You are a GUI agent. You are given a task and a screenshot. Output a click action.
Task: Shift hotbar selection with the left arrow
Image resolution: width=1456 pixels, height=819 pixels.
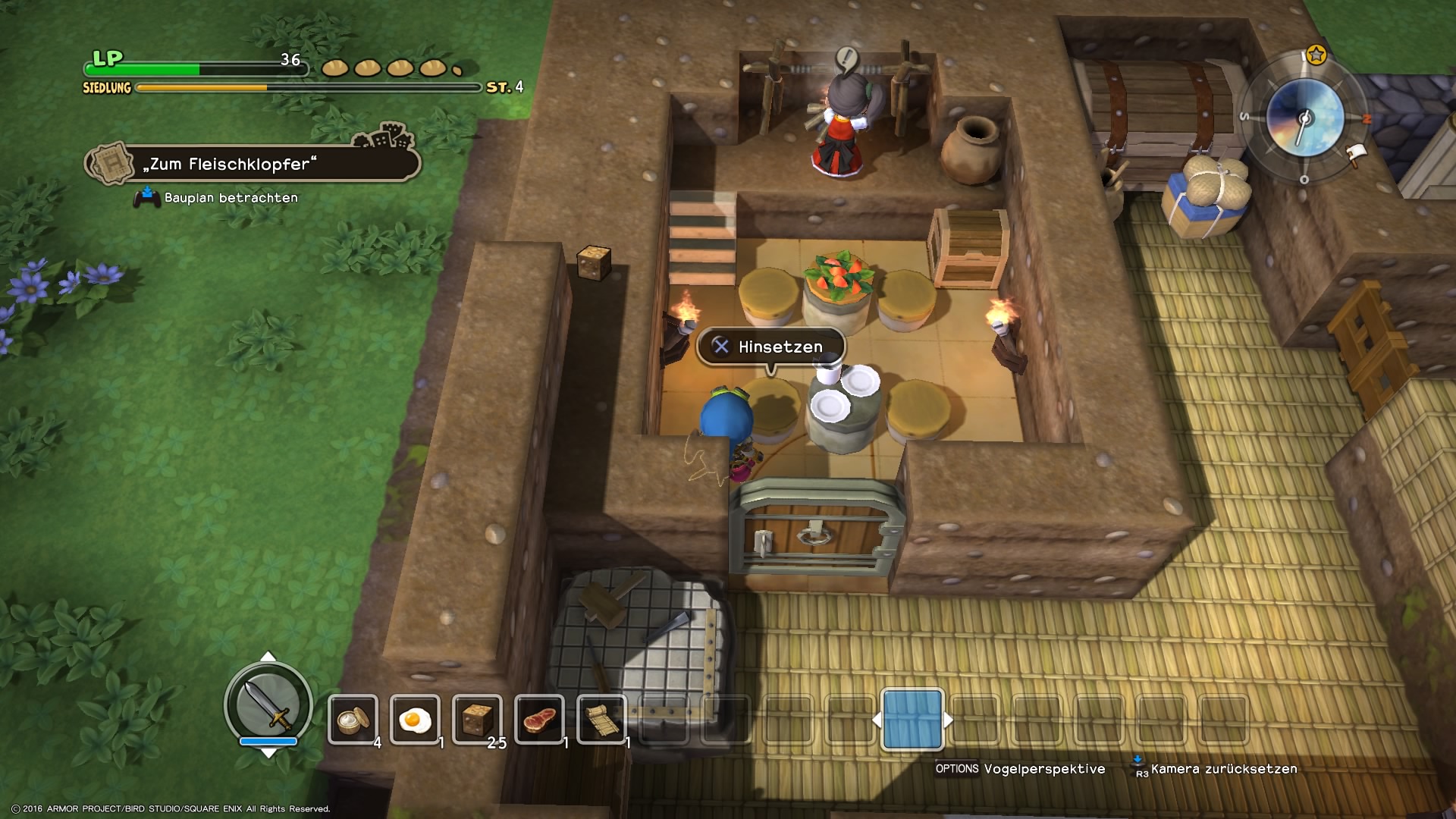pos(877,720)
